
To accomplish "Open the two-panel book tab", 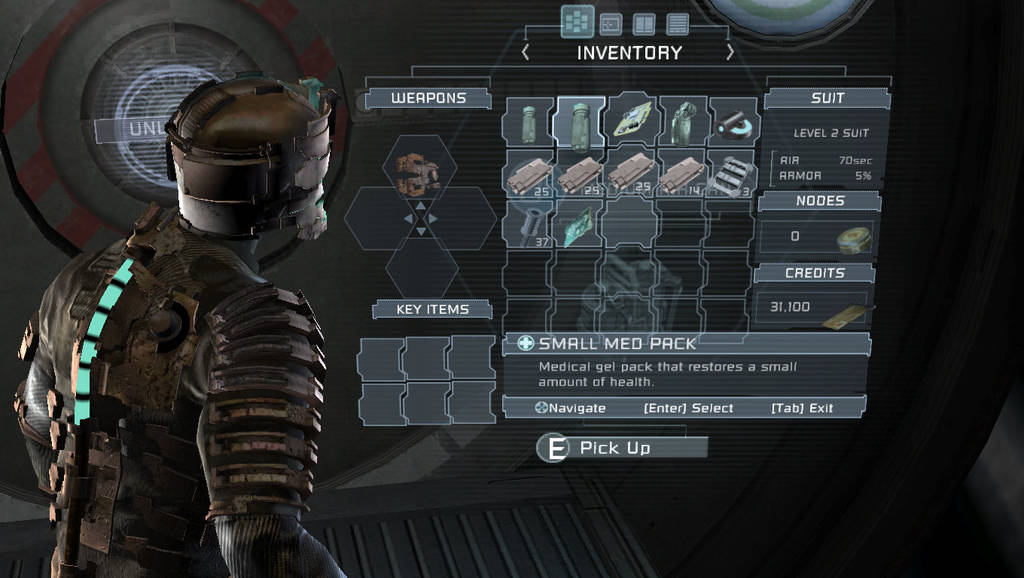I will 644,23.
